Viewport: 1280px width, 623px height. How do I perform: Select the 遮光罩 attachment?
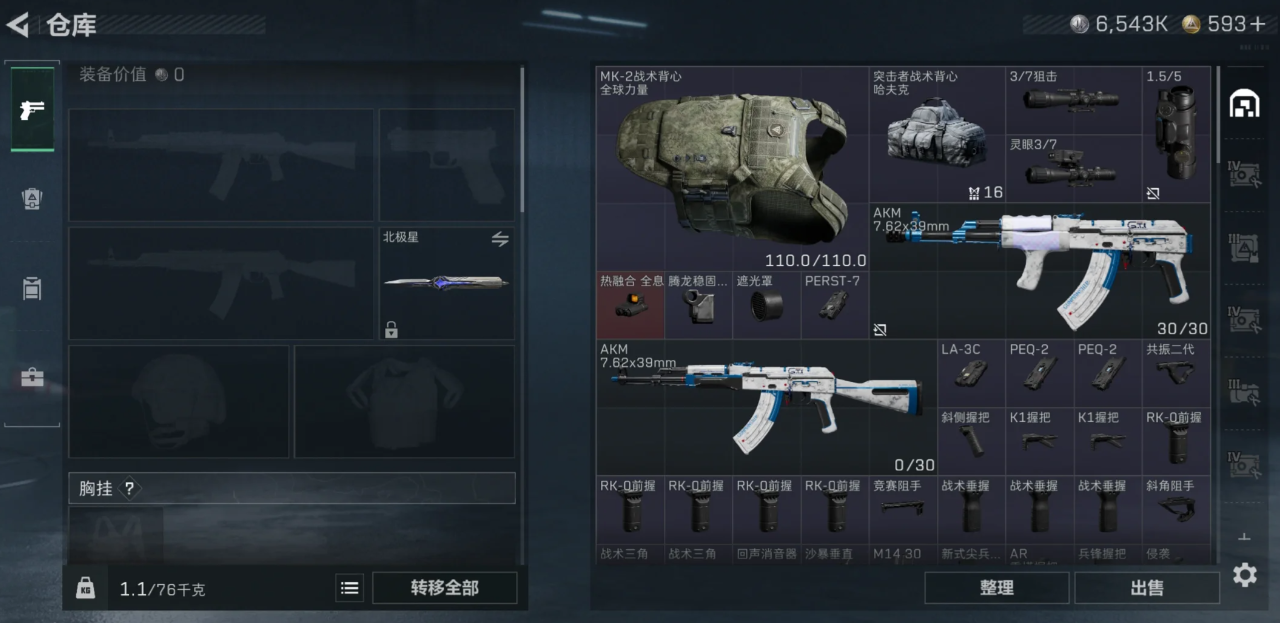tap(766, 305)
